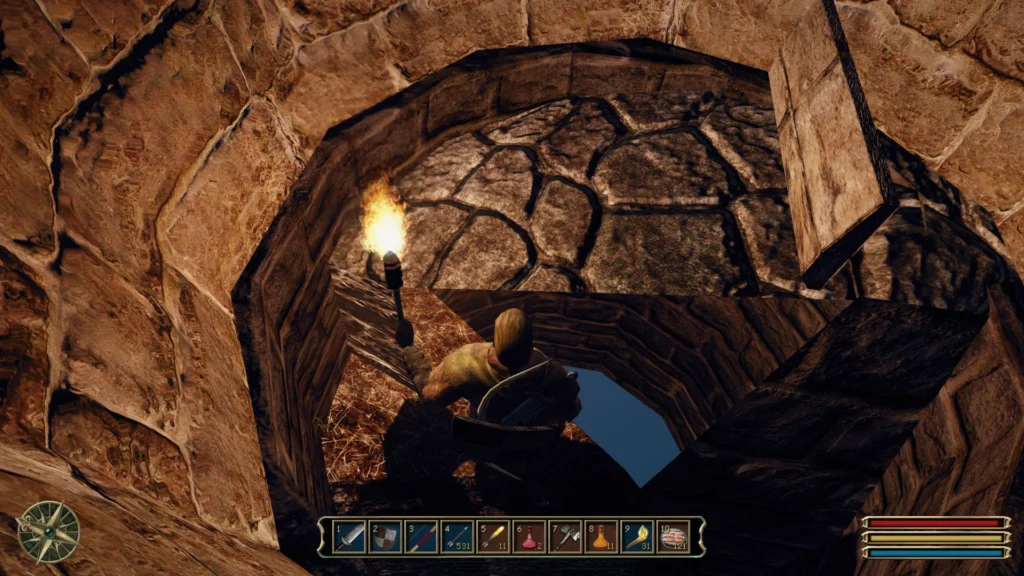The height and width of the screenshot is (576, 1024).
Task: Pick the fire arrow slot numbered 5
Action: [493, 536]
